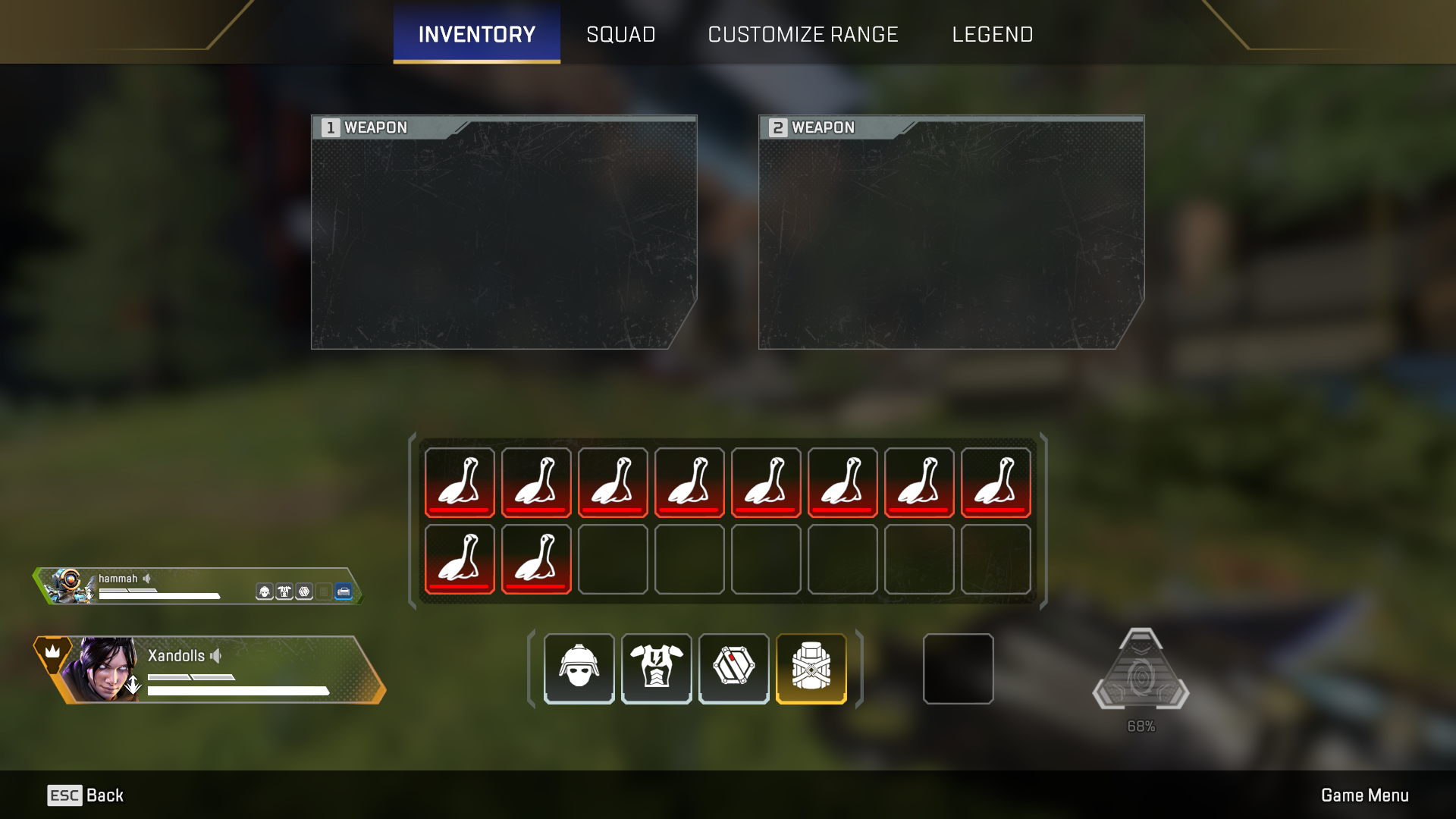
Task: Toggle hammah's voice speaker icon
Action: (147, 579)
